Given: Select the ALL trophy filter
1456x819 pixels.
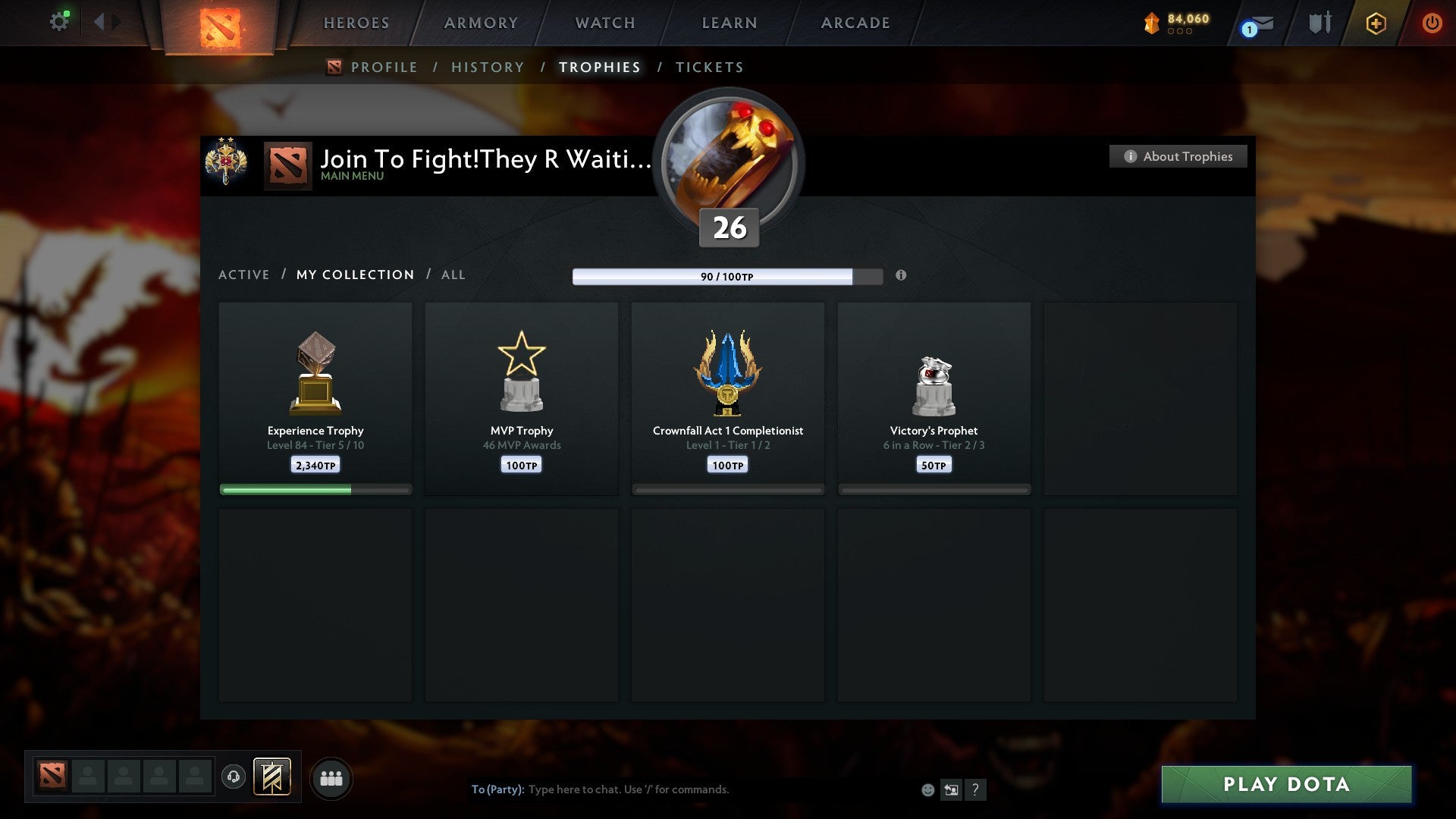Looking at the screenshot, I should [453, 275].
